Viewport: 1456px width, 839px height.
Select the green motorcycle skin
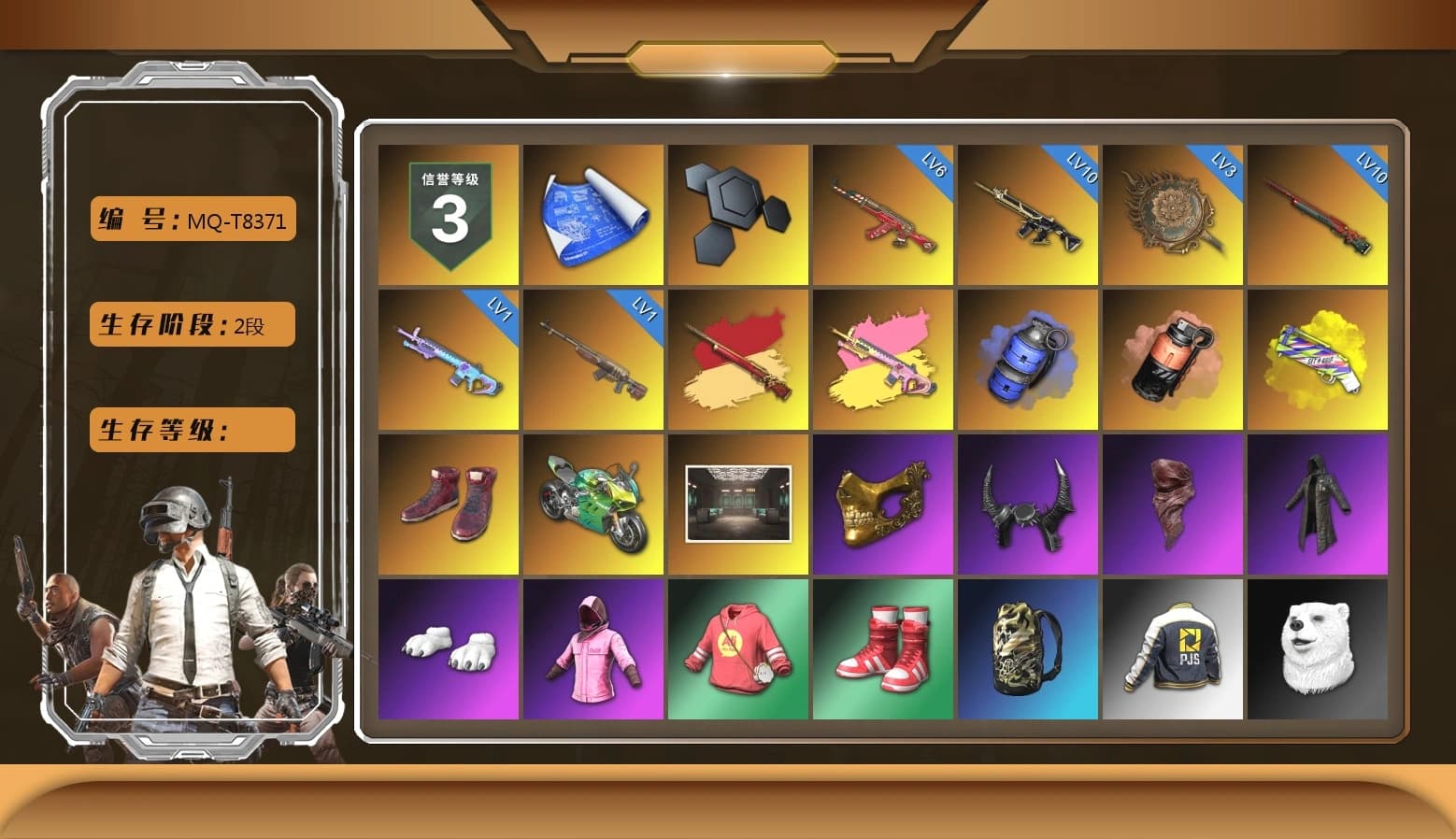(x=593, y=505)
